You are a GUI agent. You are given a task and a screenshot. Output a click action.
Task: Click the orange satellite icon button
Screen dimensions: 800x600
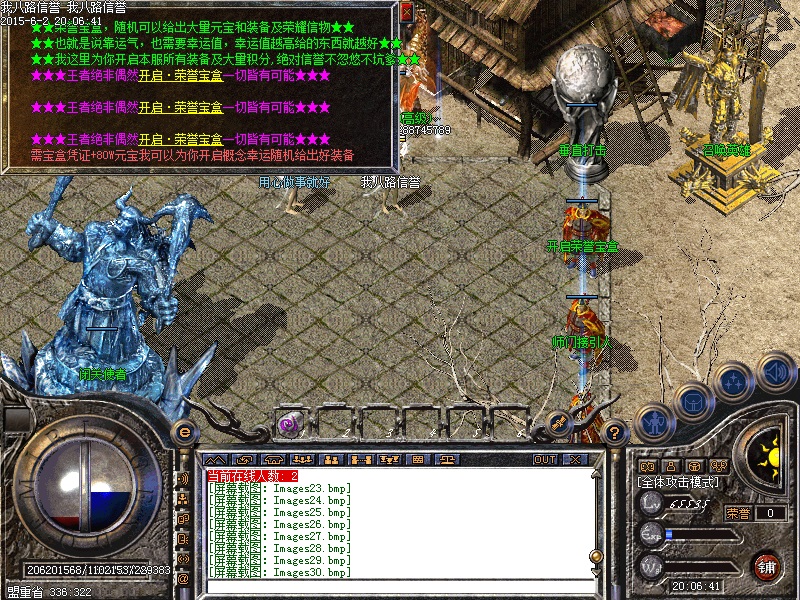click(x=560, y=424)
